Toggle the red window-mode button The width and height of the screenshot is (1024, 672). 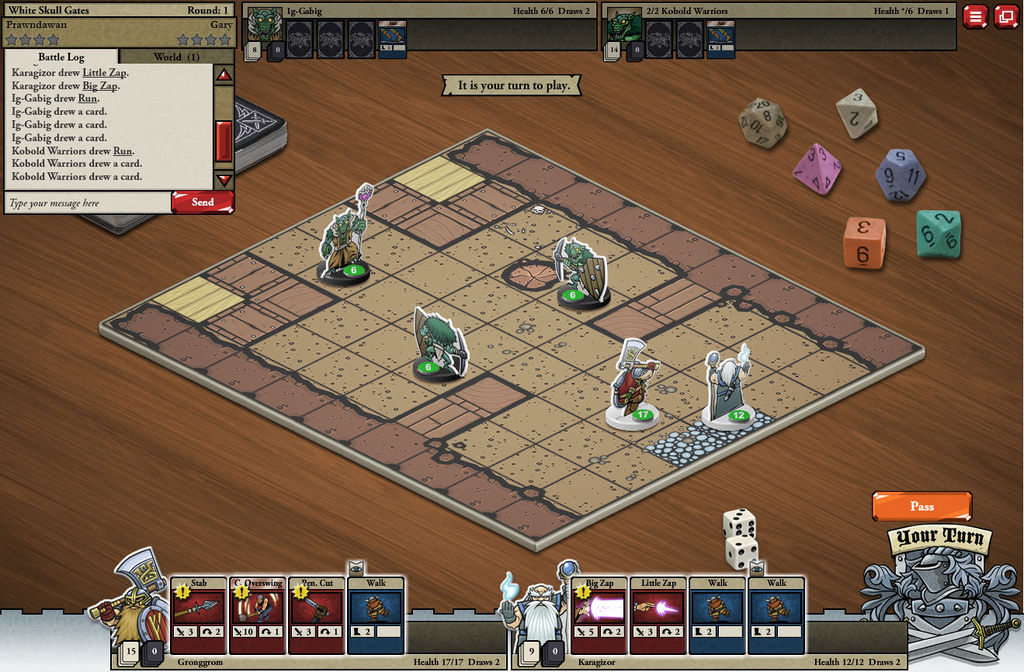[x=1004, y=16]
